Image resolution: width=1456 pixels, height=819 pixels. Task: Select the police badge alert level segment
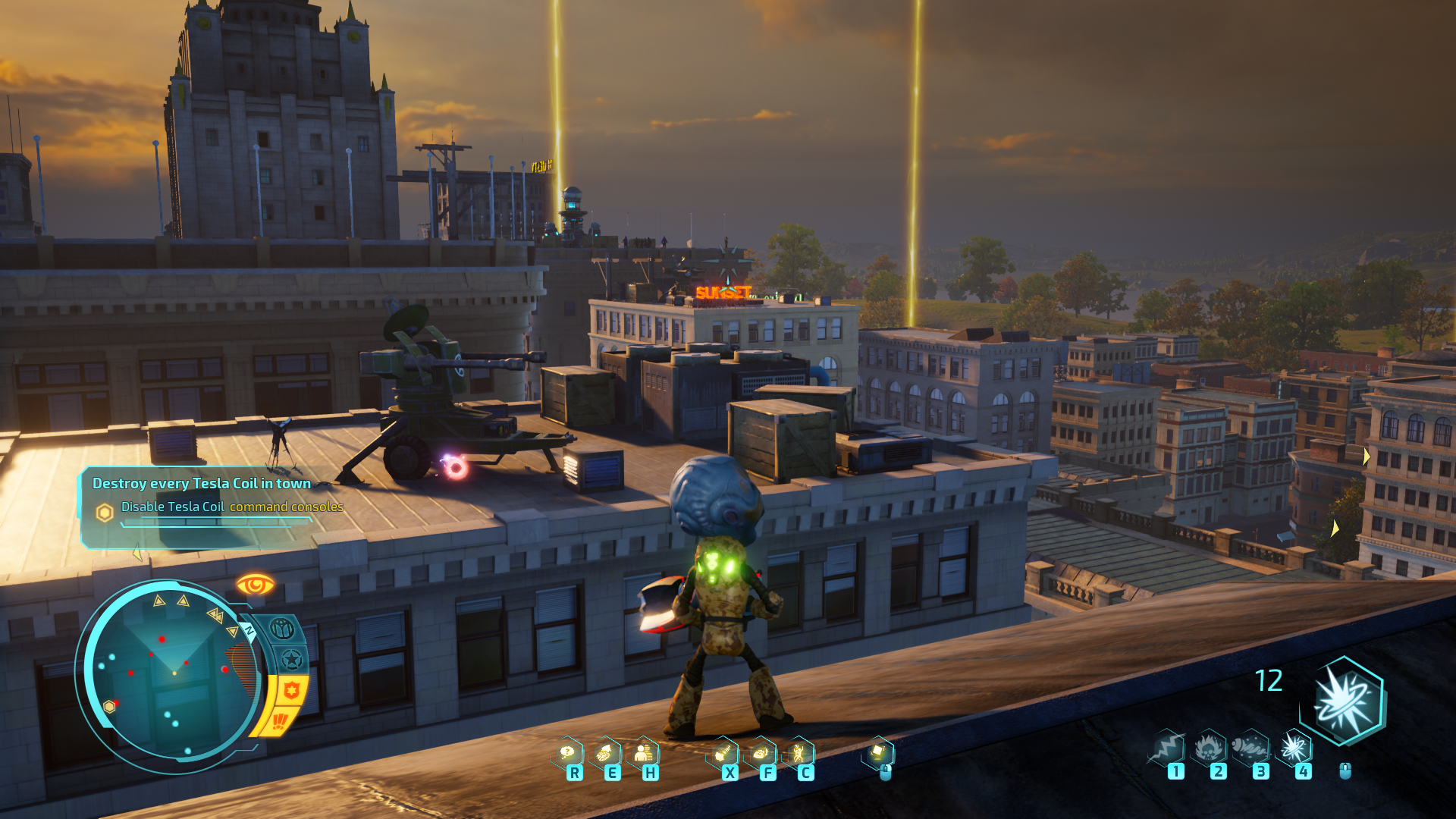pyautogui.click(x=292, y=689)
